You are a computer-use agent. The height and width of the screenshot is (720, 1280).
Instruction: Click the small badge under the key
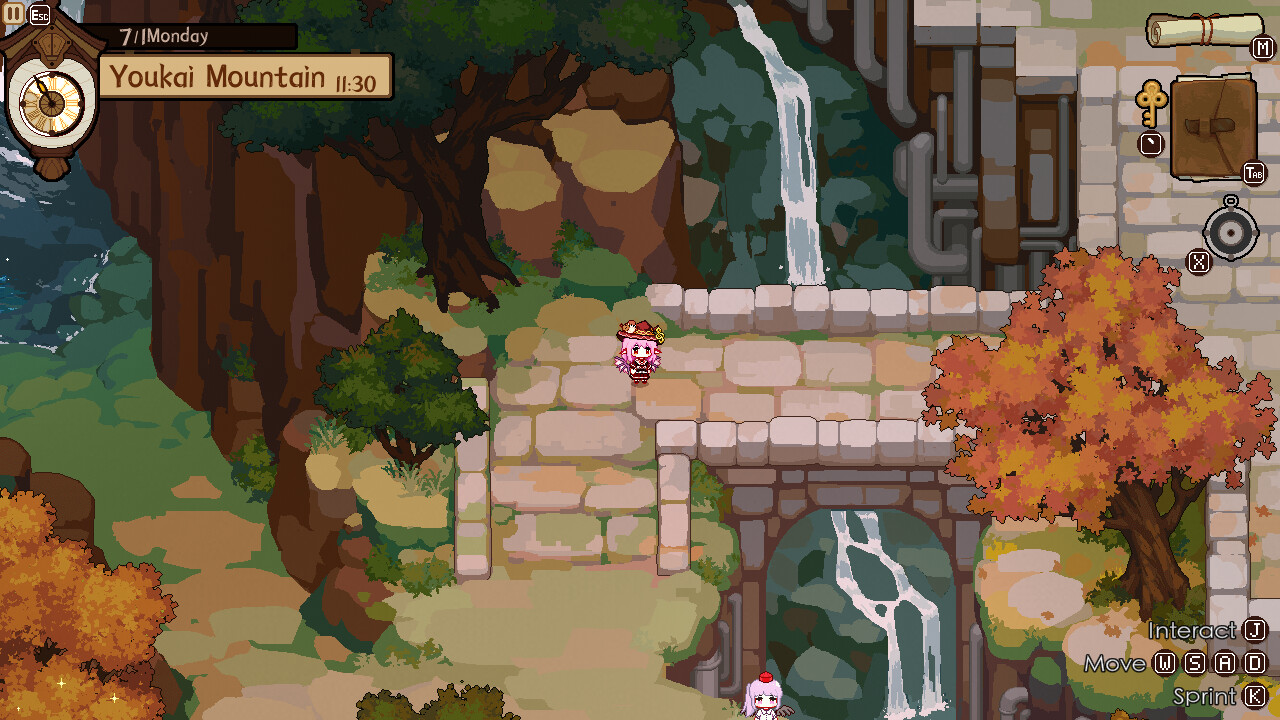[x=1152, y=143]
